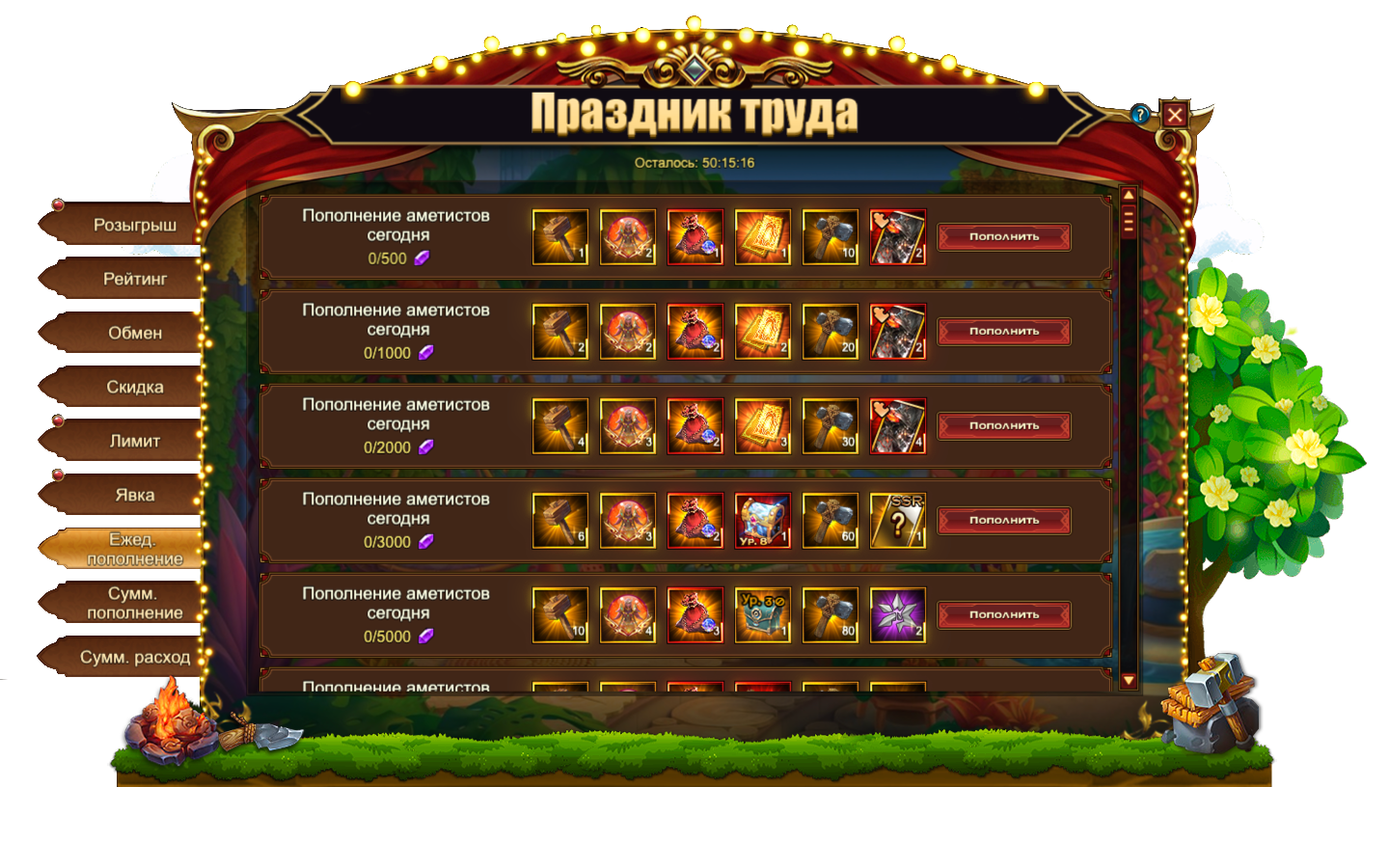Screen dimensions: 1389x868
Task: Switch to the Лимит tab
Action: [x=134, y=442]
